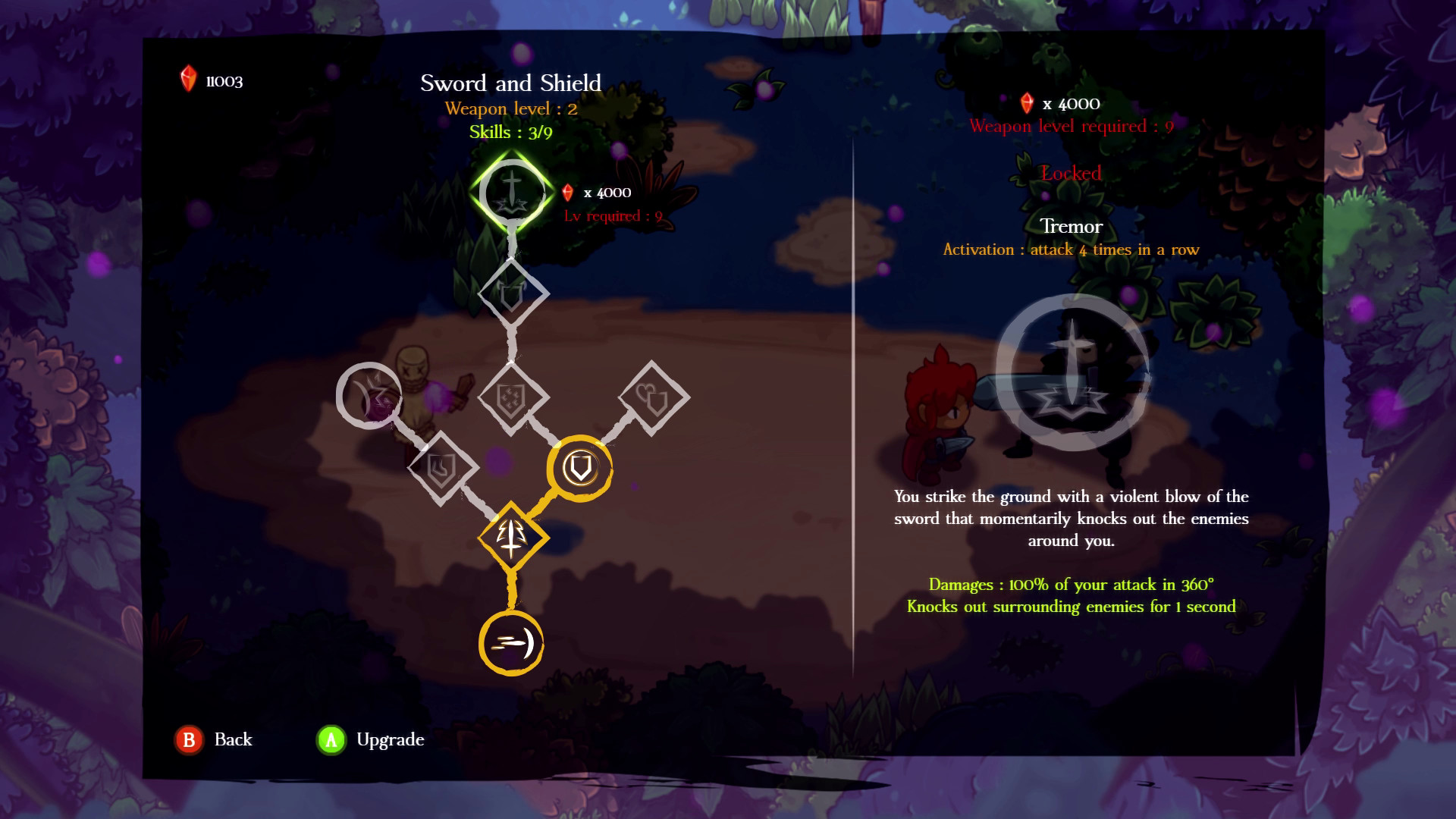
Task: Click the red B controller button icon
Action: point(190,739)
